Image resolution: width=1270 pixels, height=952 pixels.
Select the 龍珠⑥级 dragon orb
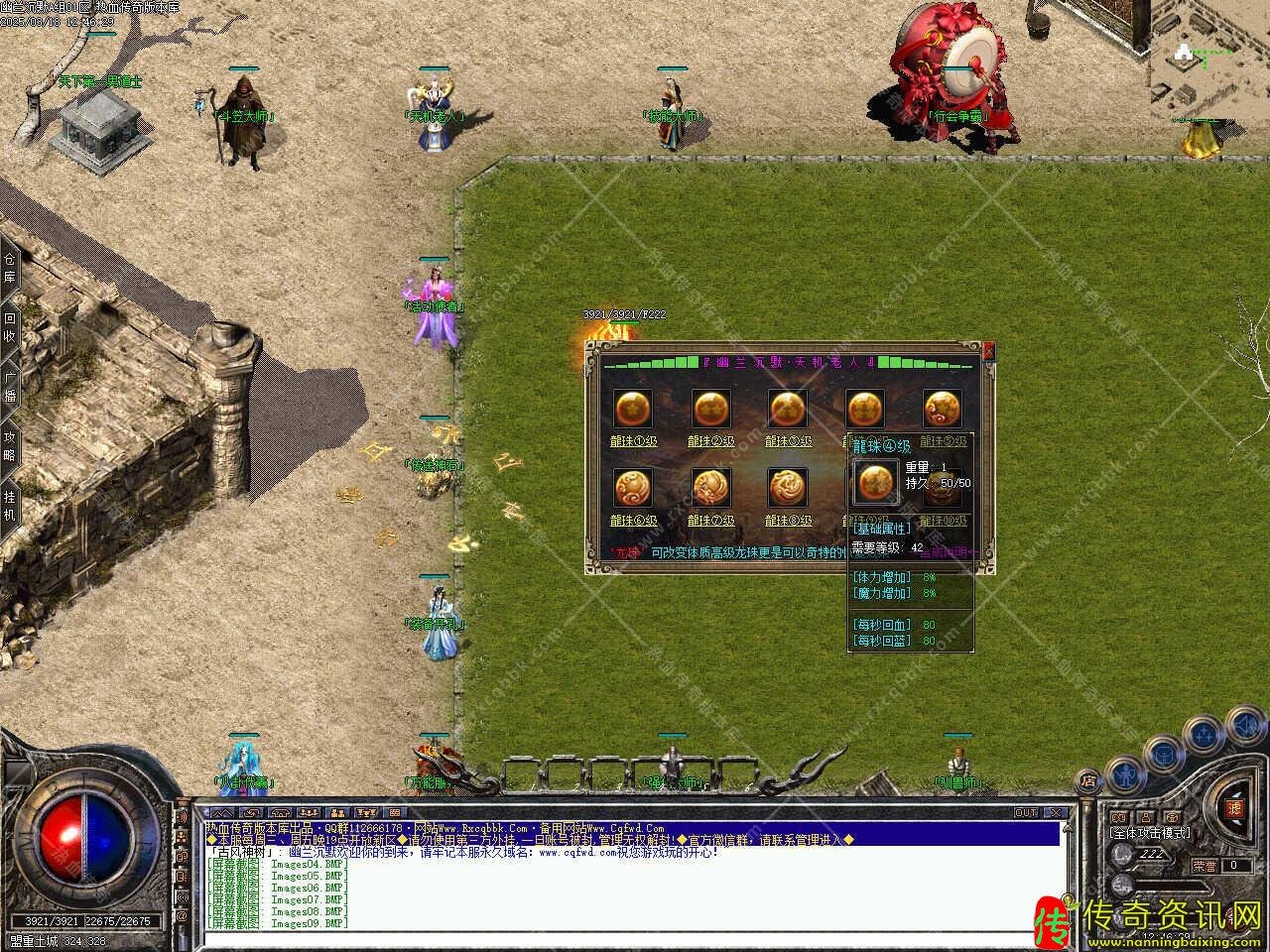pos(632,488)
